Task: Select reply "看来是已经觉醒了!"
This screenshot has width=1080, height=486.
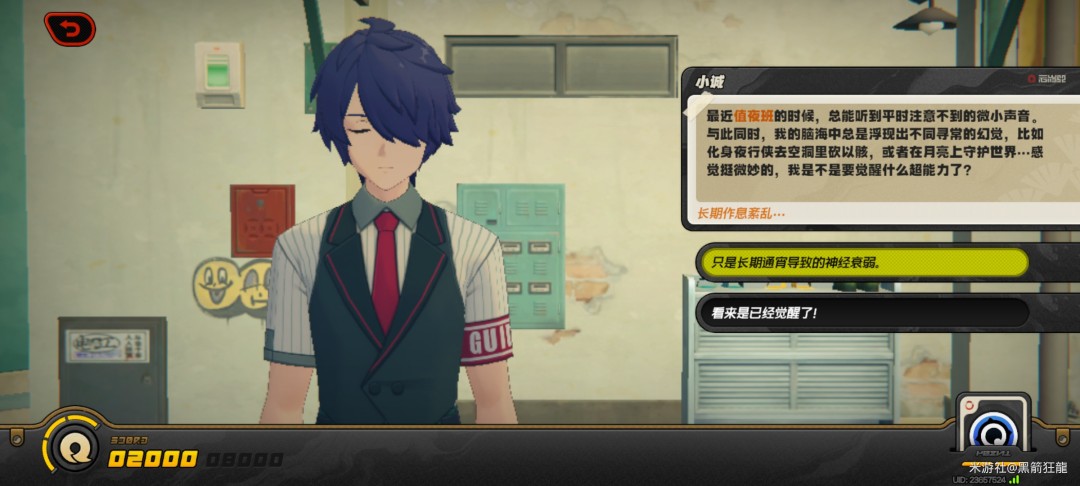Action: [862, 313]
